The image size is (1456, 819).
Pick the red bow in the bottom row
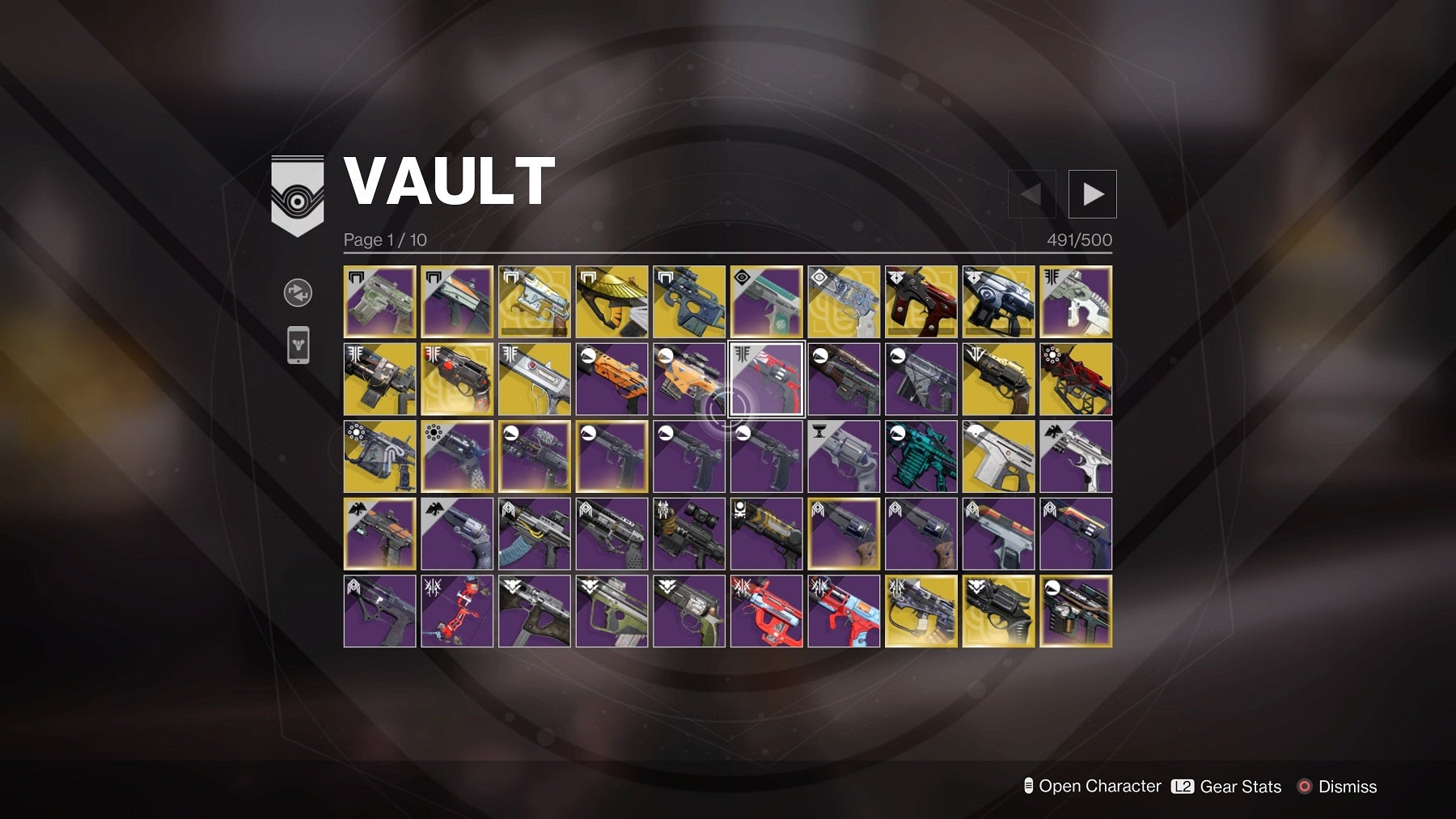(456, 609)
